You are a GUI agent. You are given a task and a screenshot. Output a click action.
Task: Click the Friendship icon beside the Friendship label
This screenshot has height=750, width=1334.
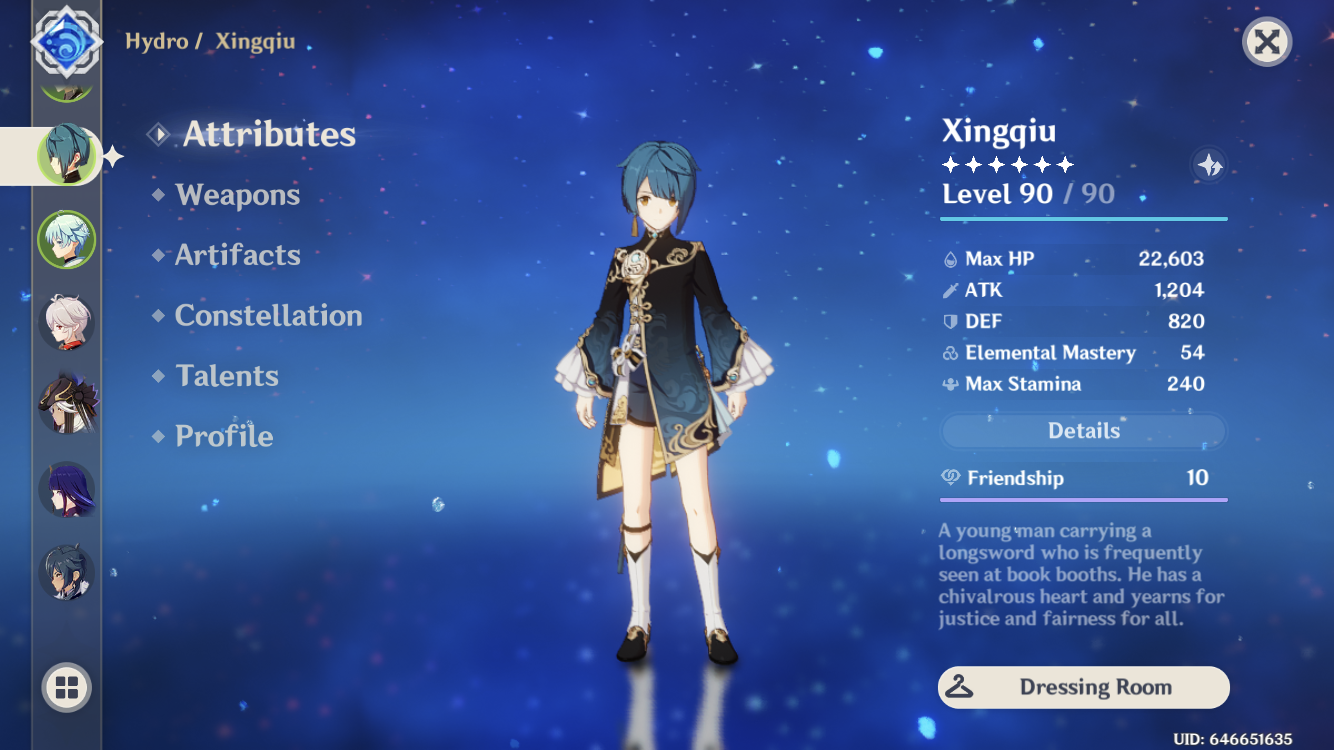click(950, 478)
